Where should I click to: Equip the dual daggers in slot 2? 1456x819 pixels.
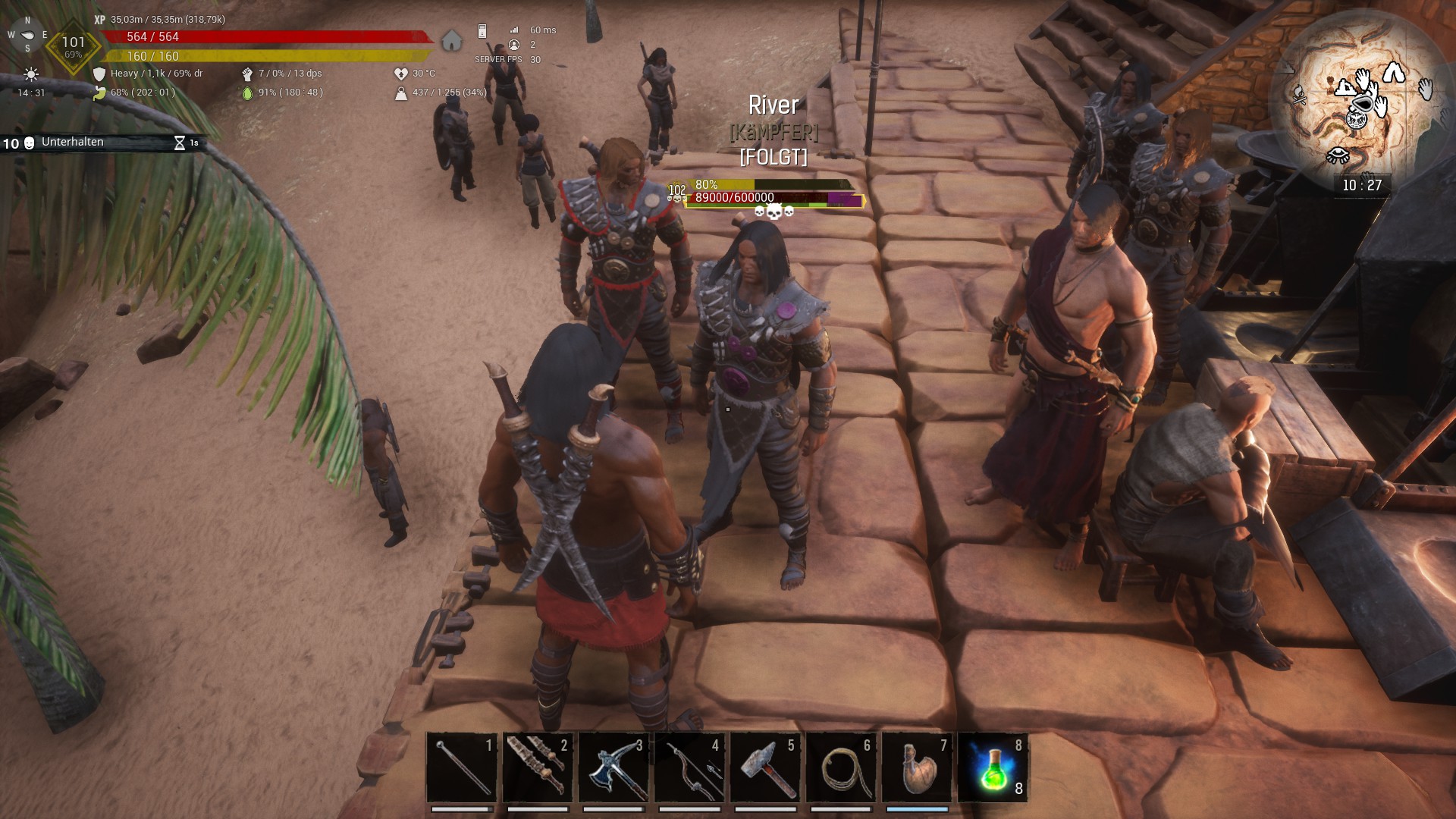click(x=537, y=767)
